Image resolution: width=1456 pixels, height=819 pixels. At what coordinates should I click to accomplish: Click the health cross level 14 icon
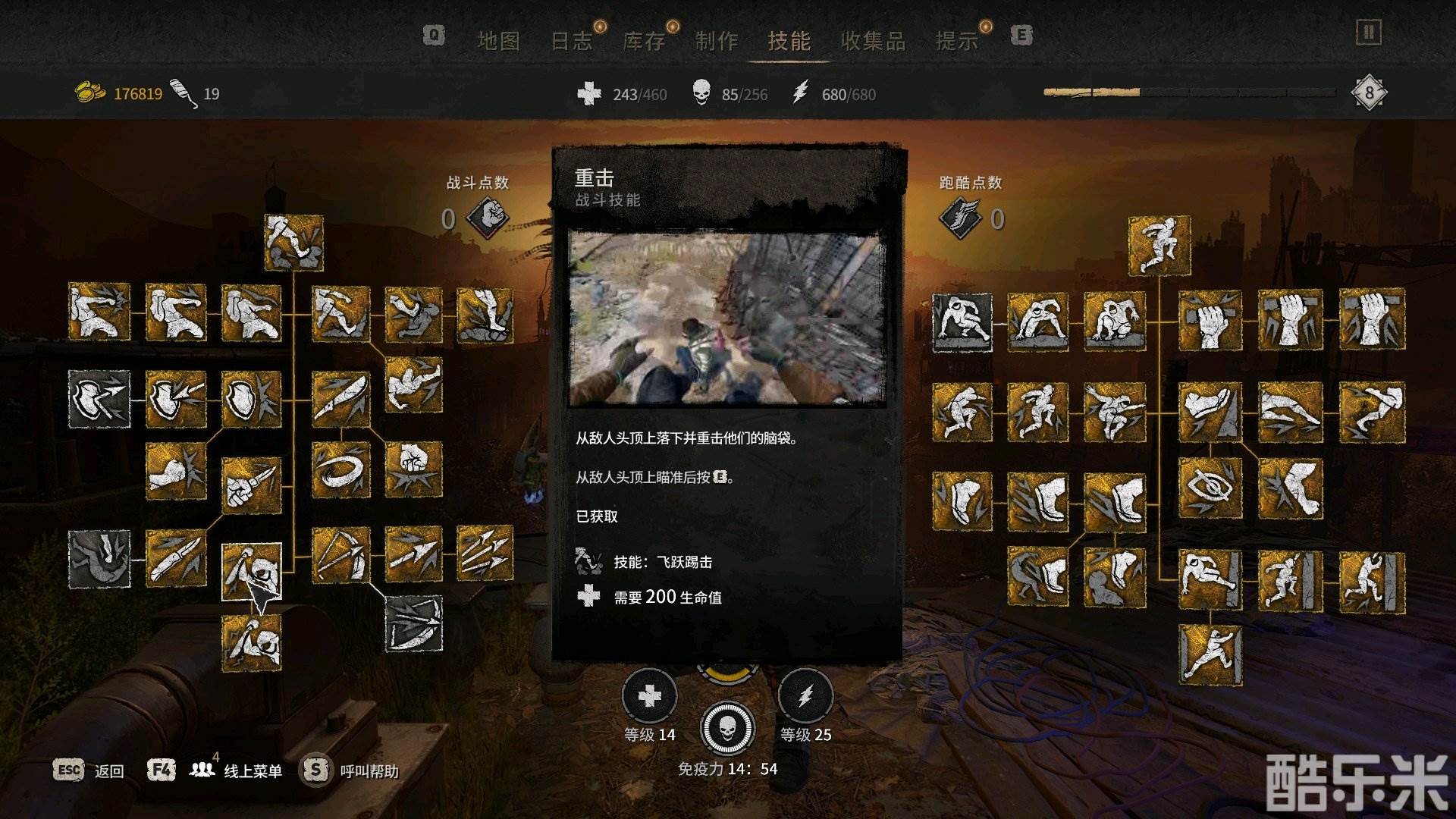click(650, 696)
